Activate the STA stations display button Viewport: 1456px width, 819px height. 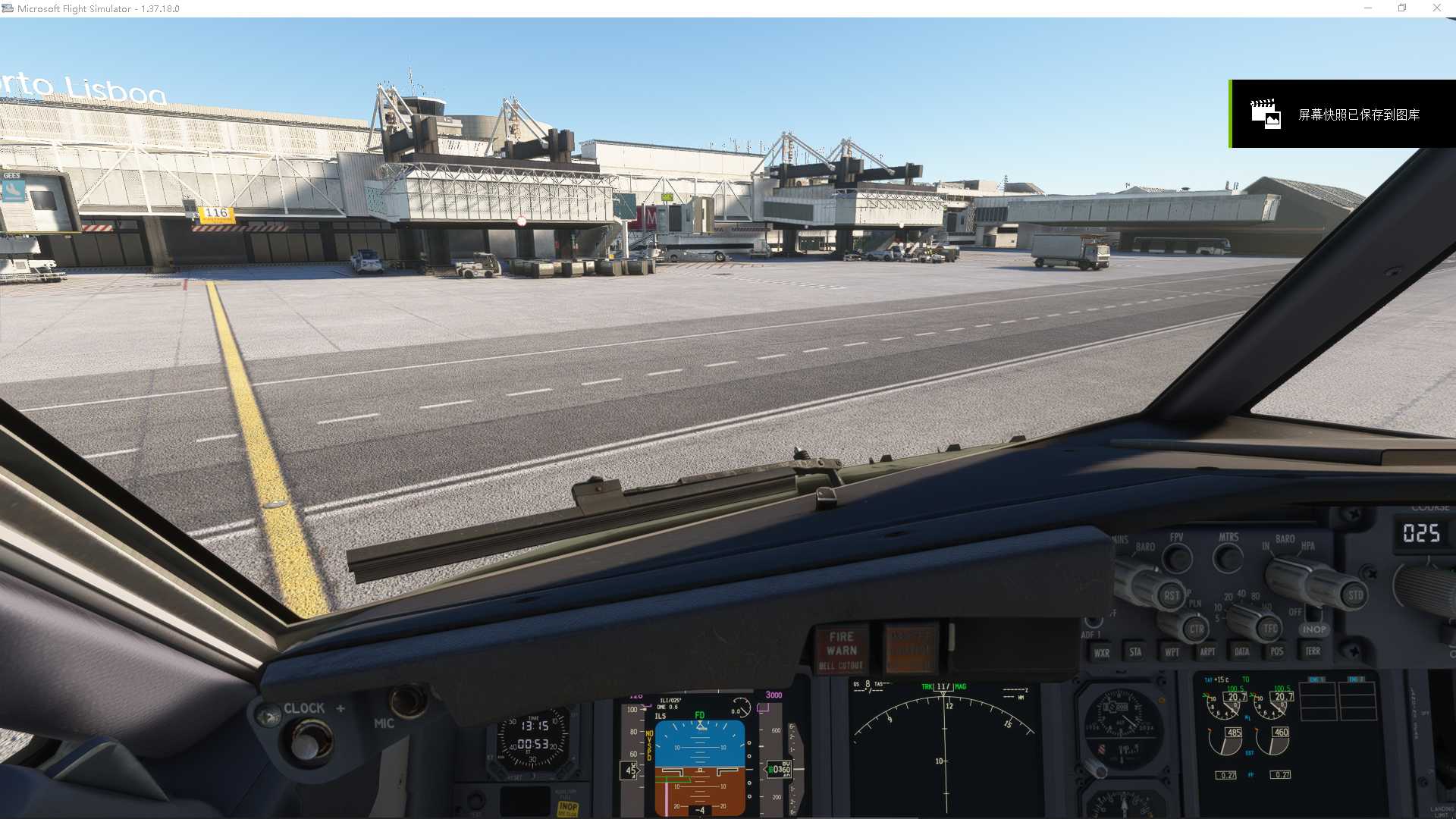click(1135, 652)
